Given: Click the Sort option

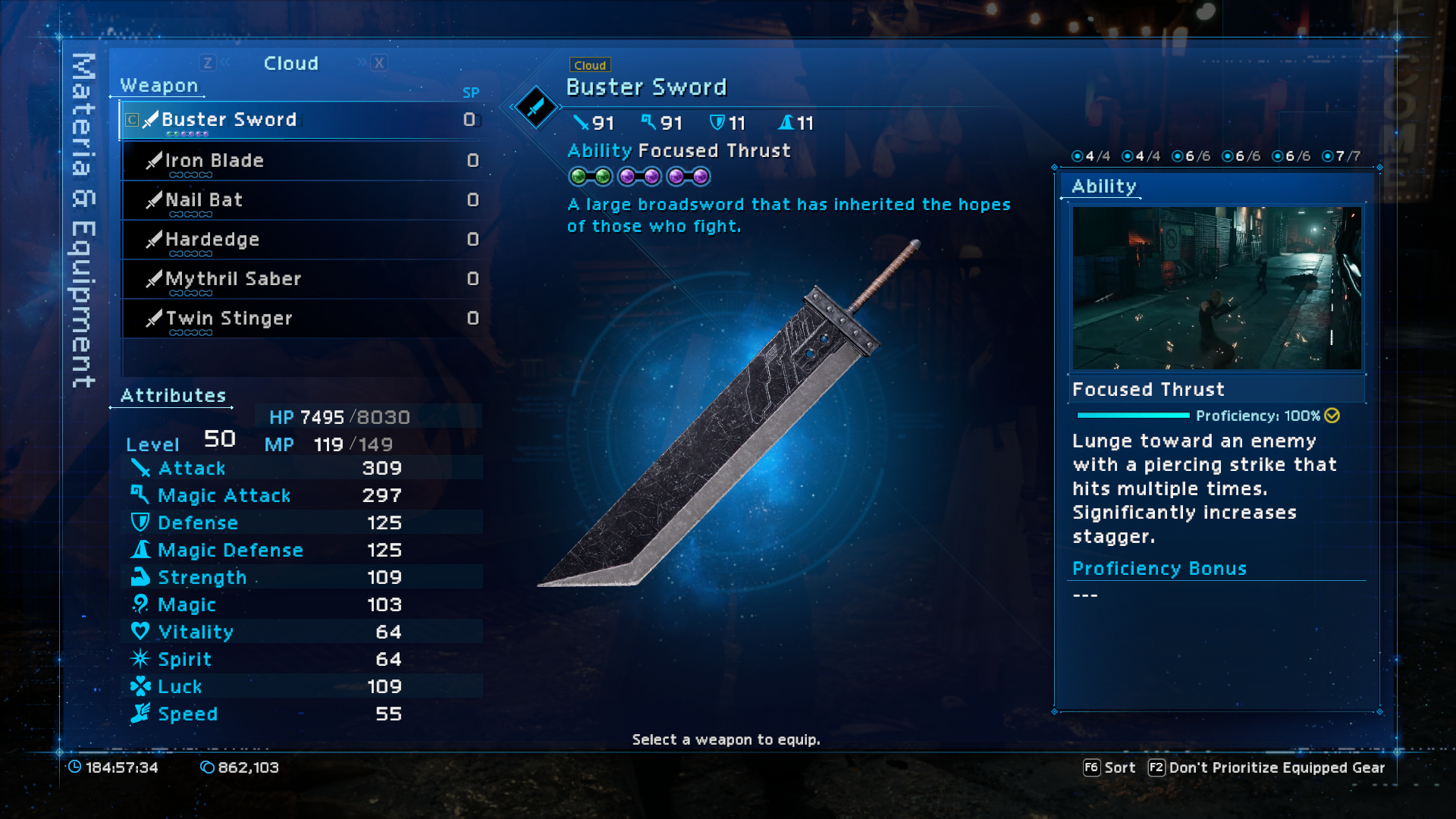Looking at the screenshot, I should coord(1109,767).
